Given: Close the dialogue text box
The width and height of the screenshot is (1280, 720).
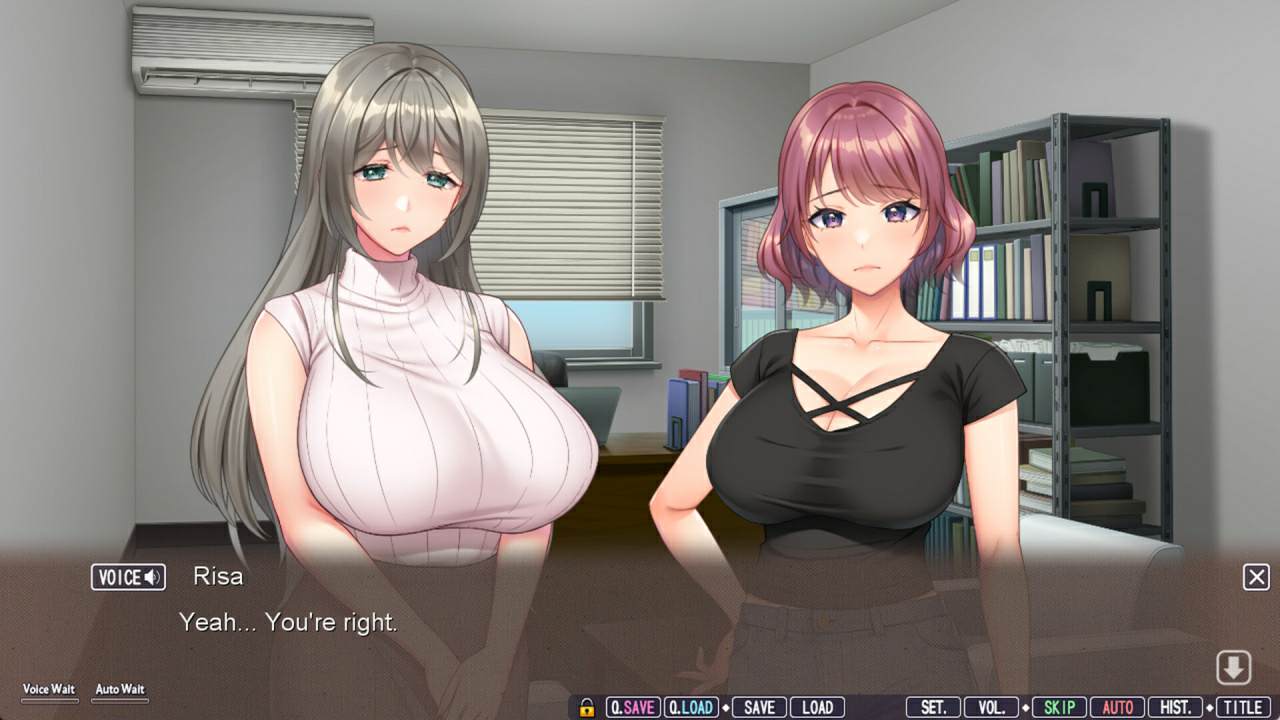Looking at the screenshot, I should point(1256,577).
